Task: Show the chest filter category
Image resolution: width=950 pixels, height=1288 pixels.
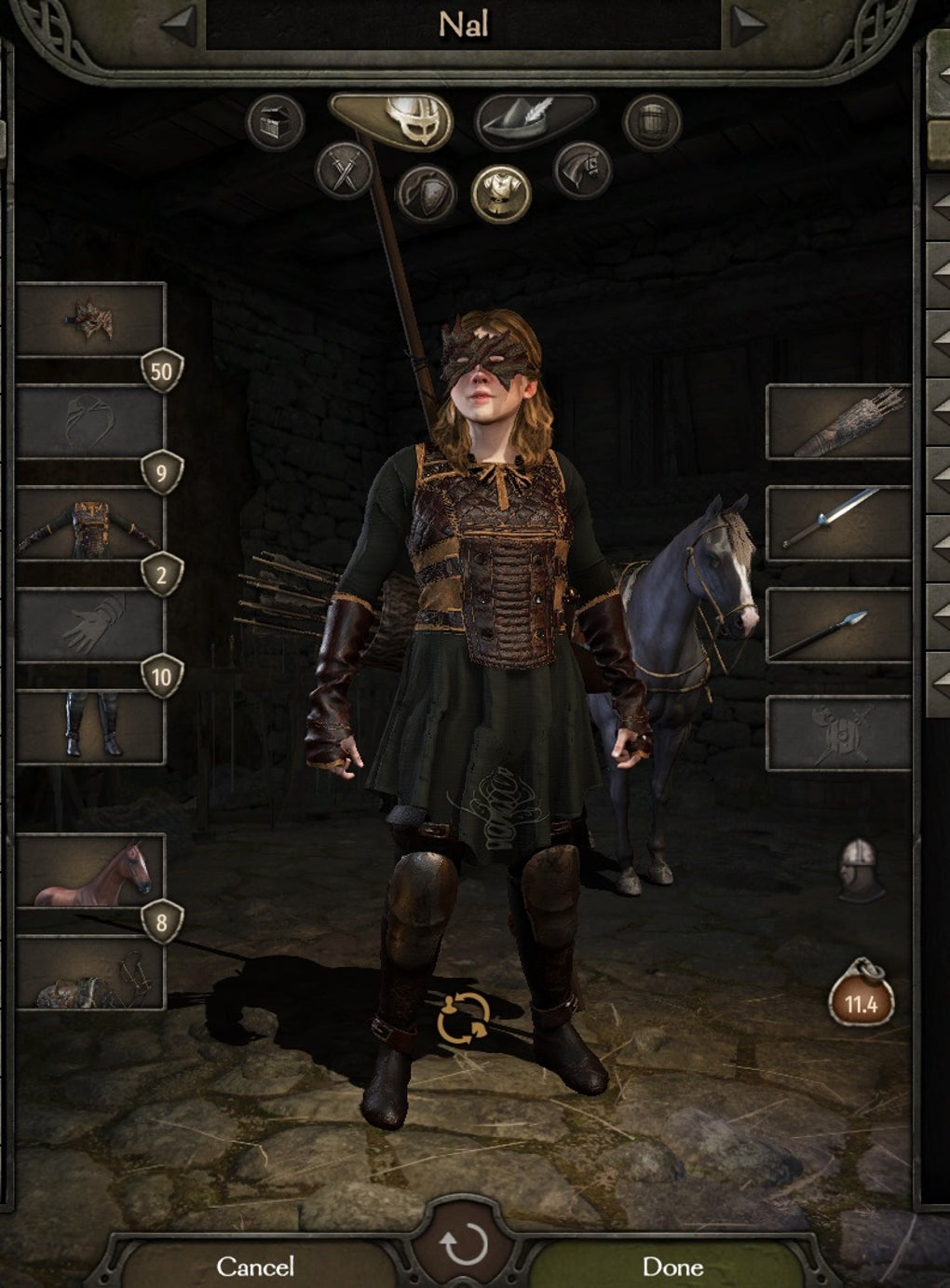Action: point(276,122)
